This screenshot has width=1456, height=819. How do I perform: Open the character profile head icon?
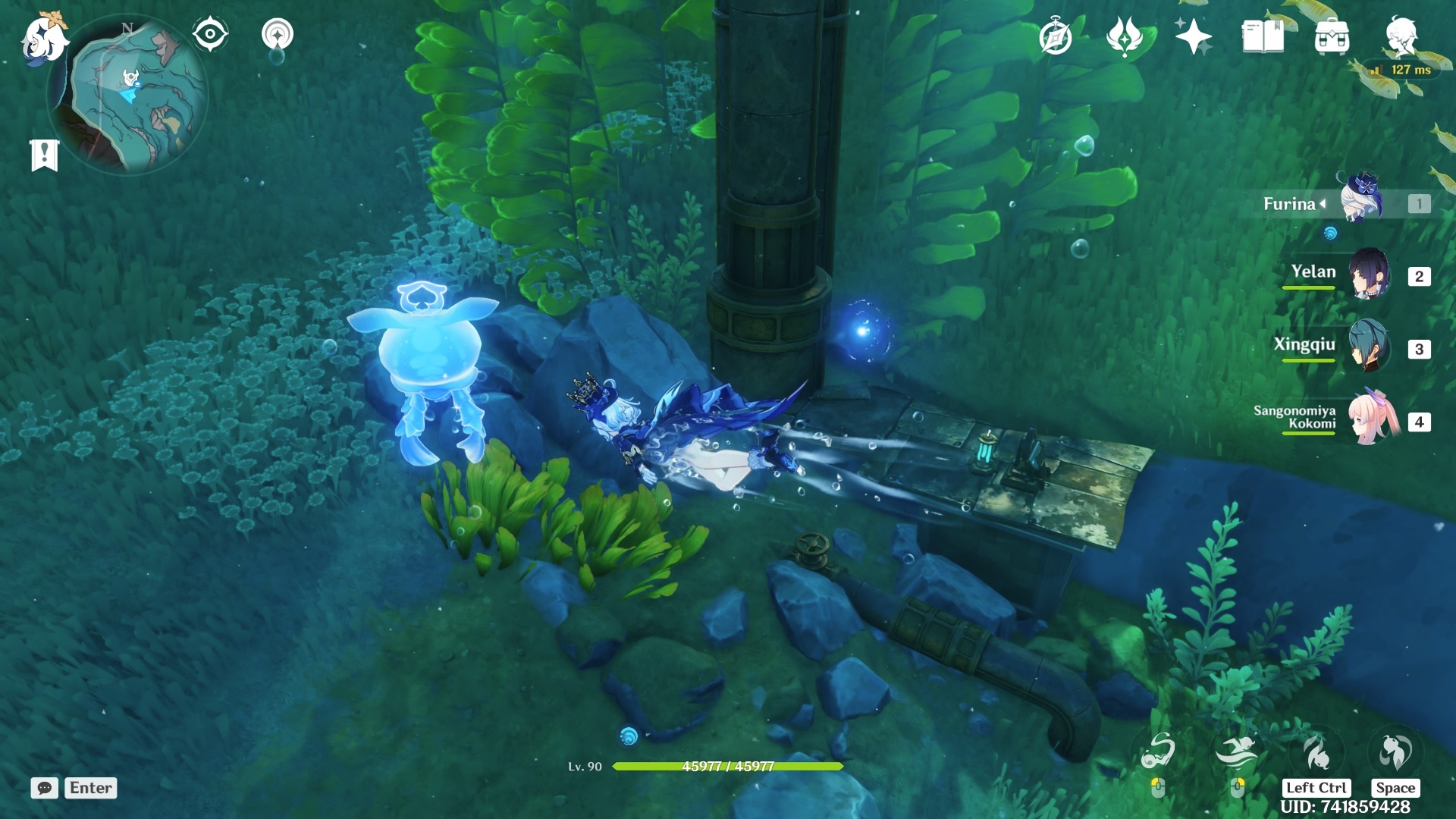coord(1401,36)
